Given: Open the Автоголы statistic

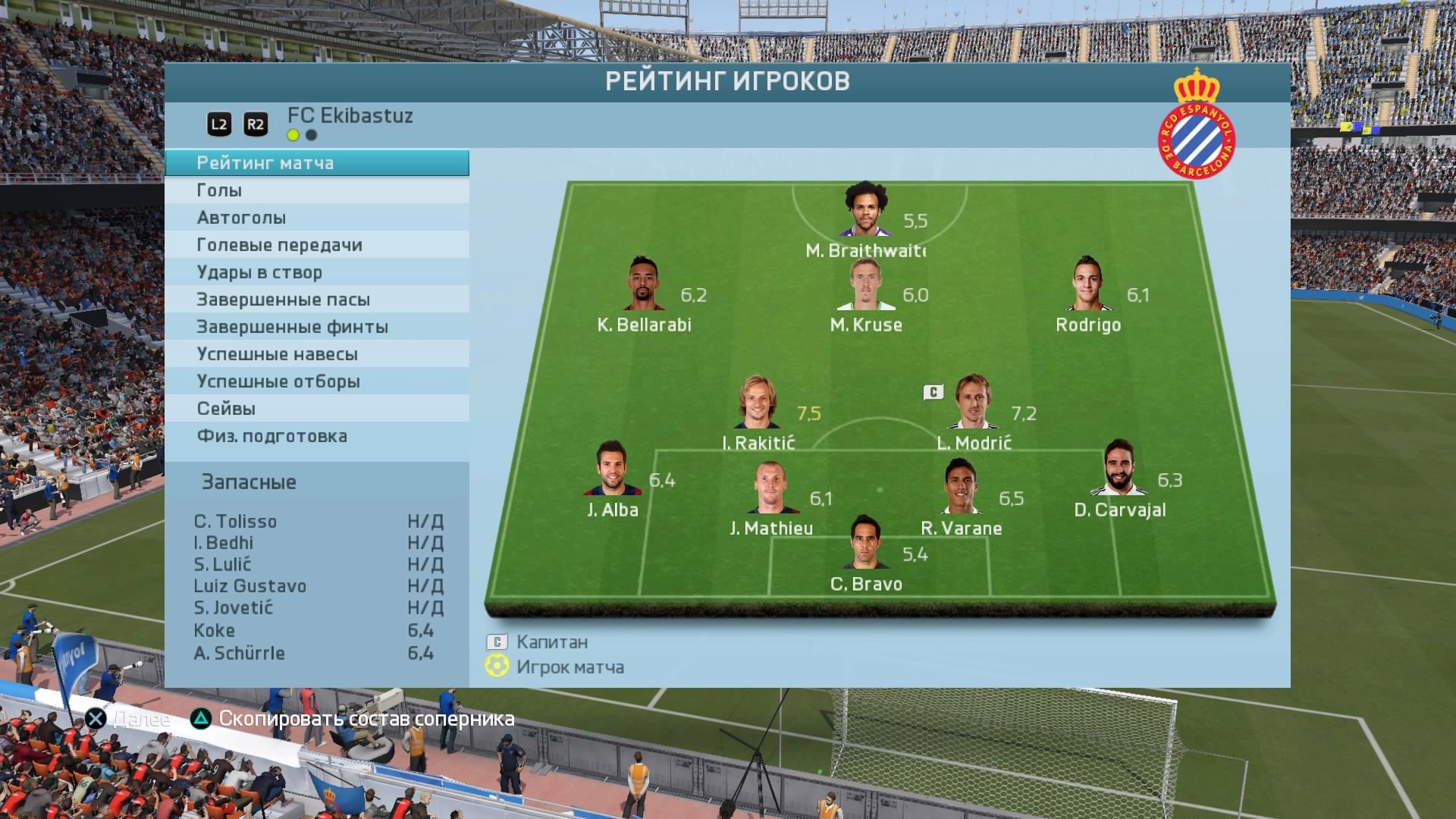Looking at the screenshot, I should tap(316, 218).
